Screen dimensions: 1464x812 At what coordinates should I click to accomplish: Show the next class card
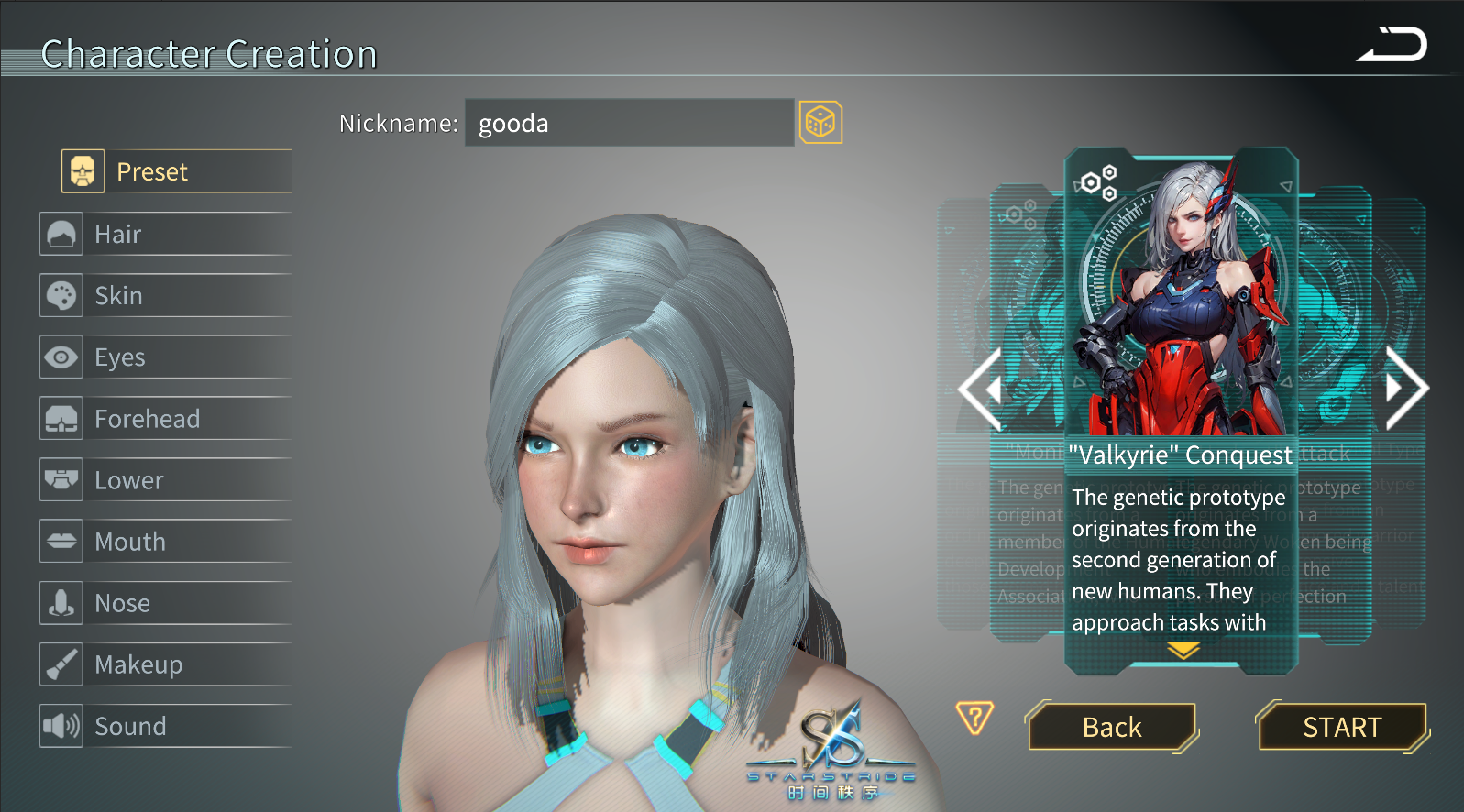click(1405, 389)
